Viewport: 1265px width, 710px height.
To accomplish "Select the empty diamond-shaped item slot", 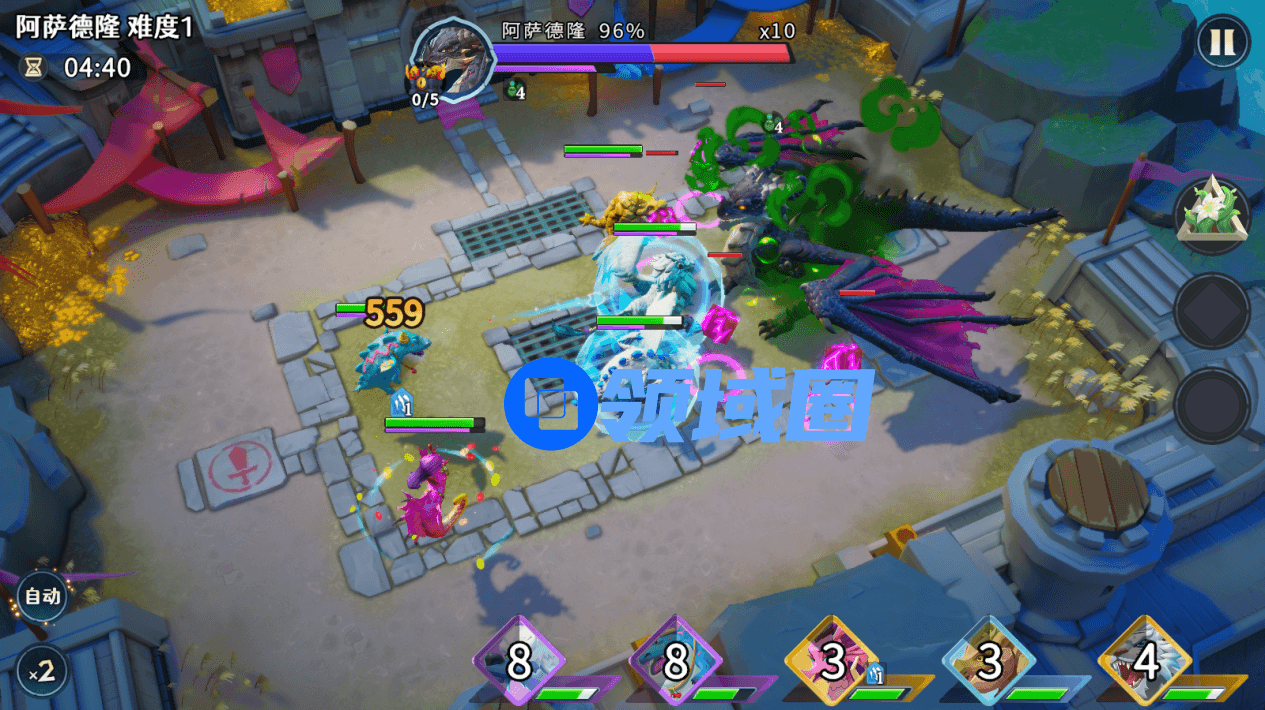I will [x=1212, y=311].
